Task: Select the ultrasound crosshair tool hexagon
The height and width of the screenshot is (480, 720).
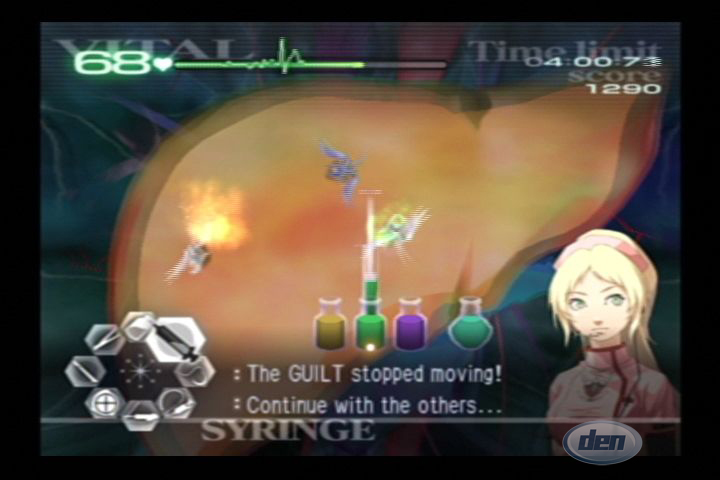Action: click(x=104, y=403)
